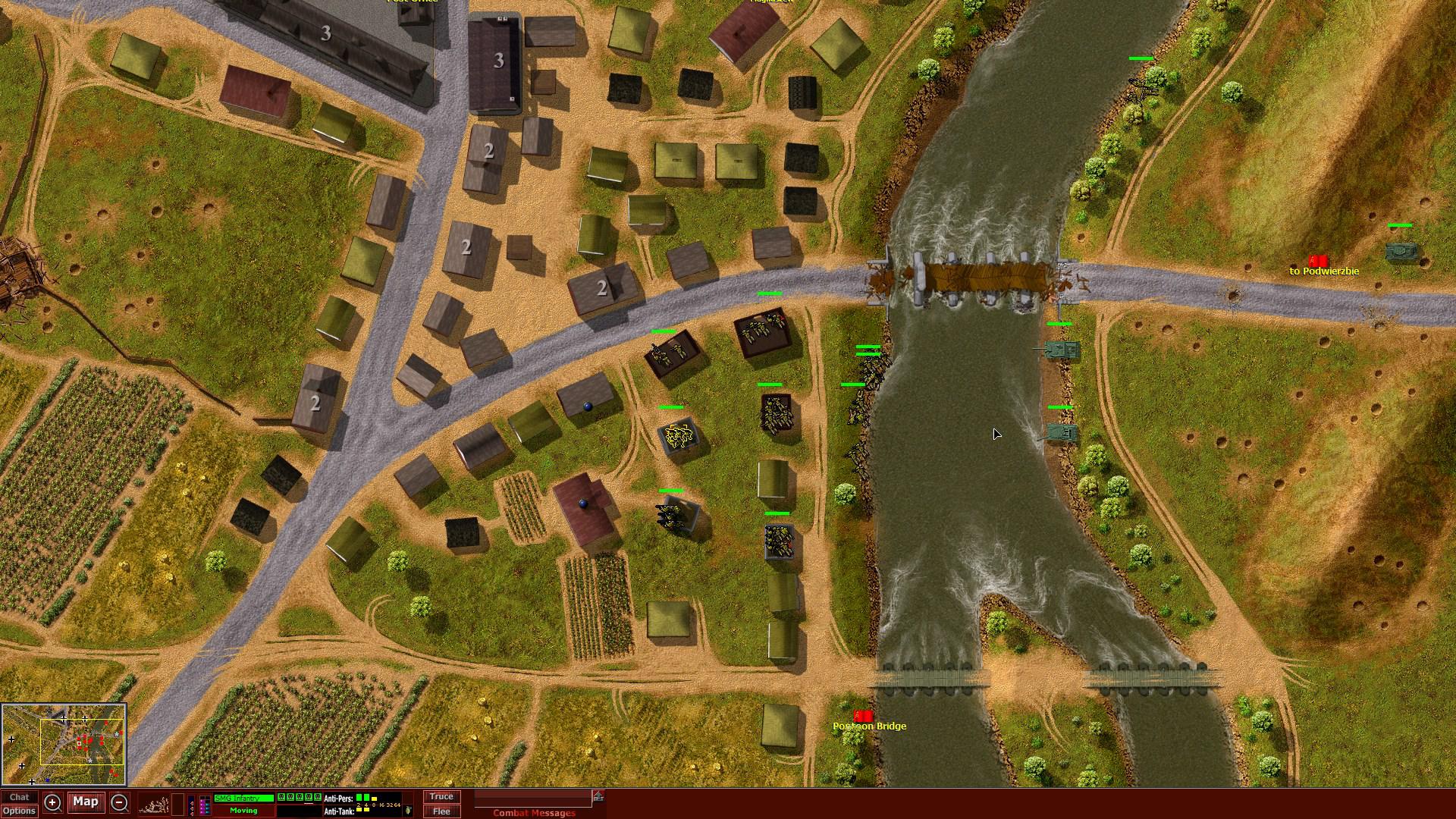This screenshot has height=819, width=1456.
Task: Toggle the yellow Anti-Tank ammo indicator
Action: (359, 810)
